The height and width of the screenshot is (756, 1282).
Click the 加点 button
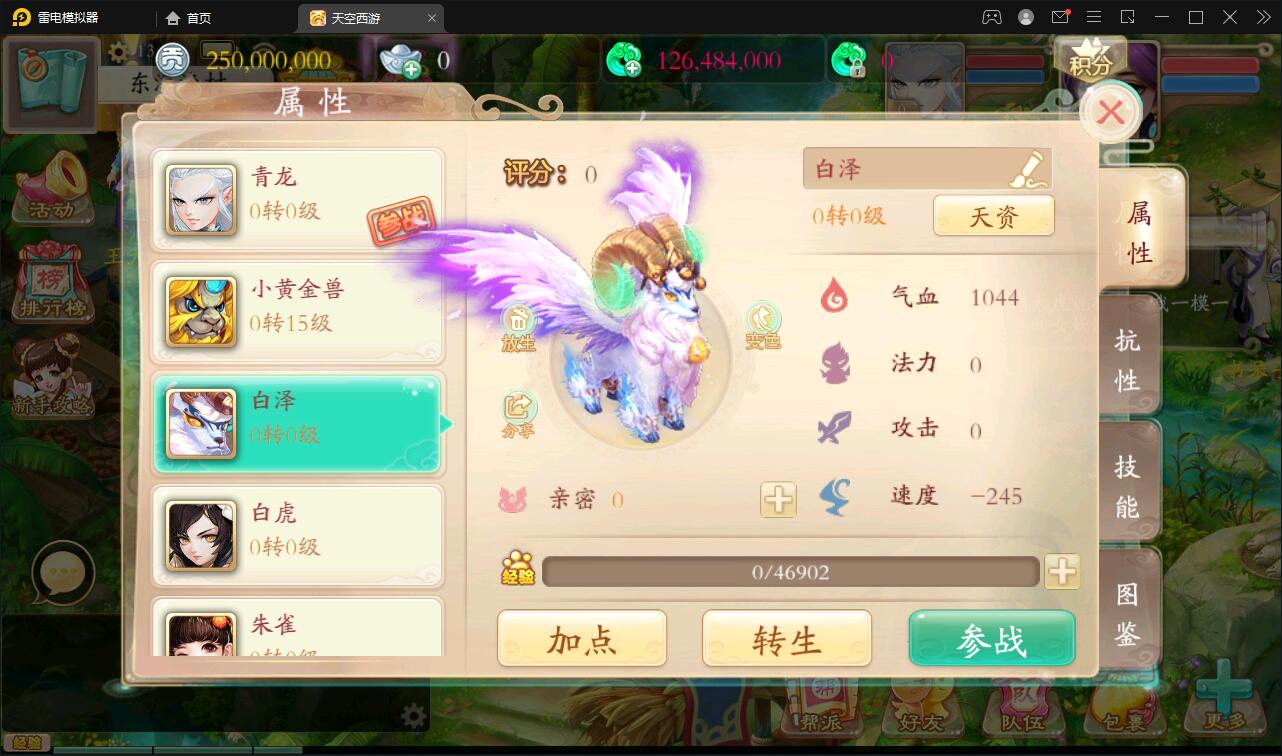(x=582, y=638)
